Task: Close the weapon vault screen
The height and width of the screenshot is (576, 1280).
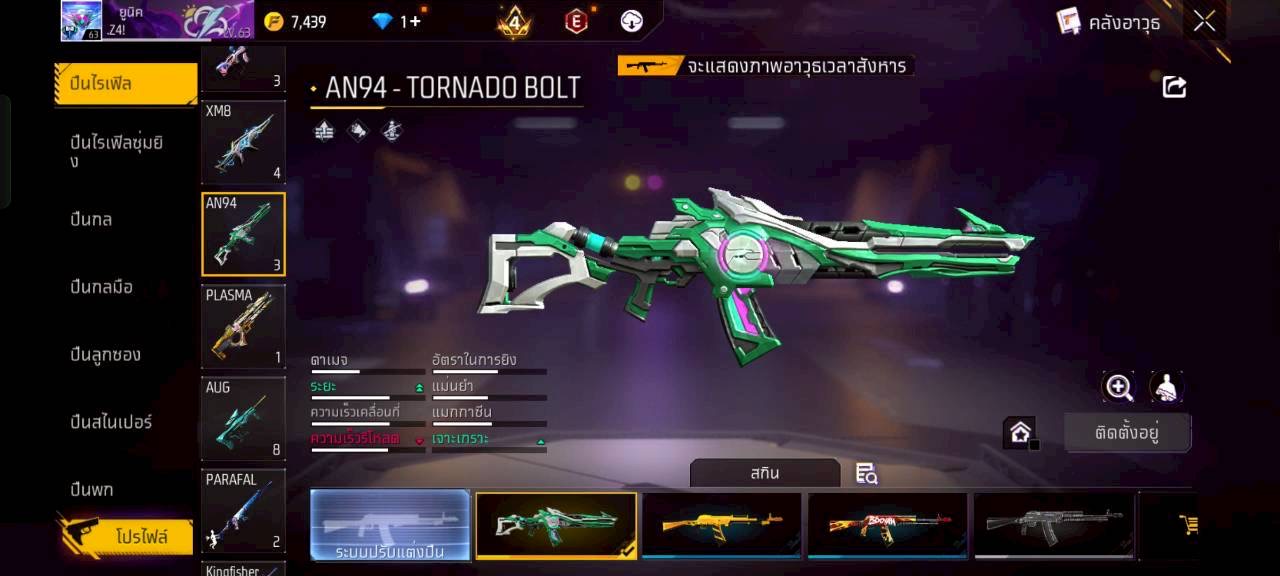Action: point(1204,21)
